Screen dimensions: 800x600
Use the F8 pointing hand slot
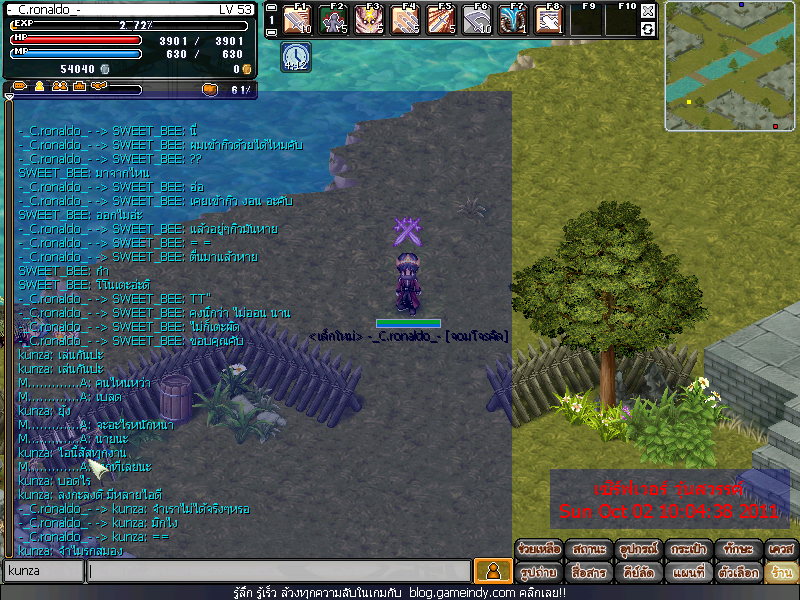tap(549, 20)
